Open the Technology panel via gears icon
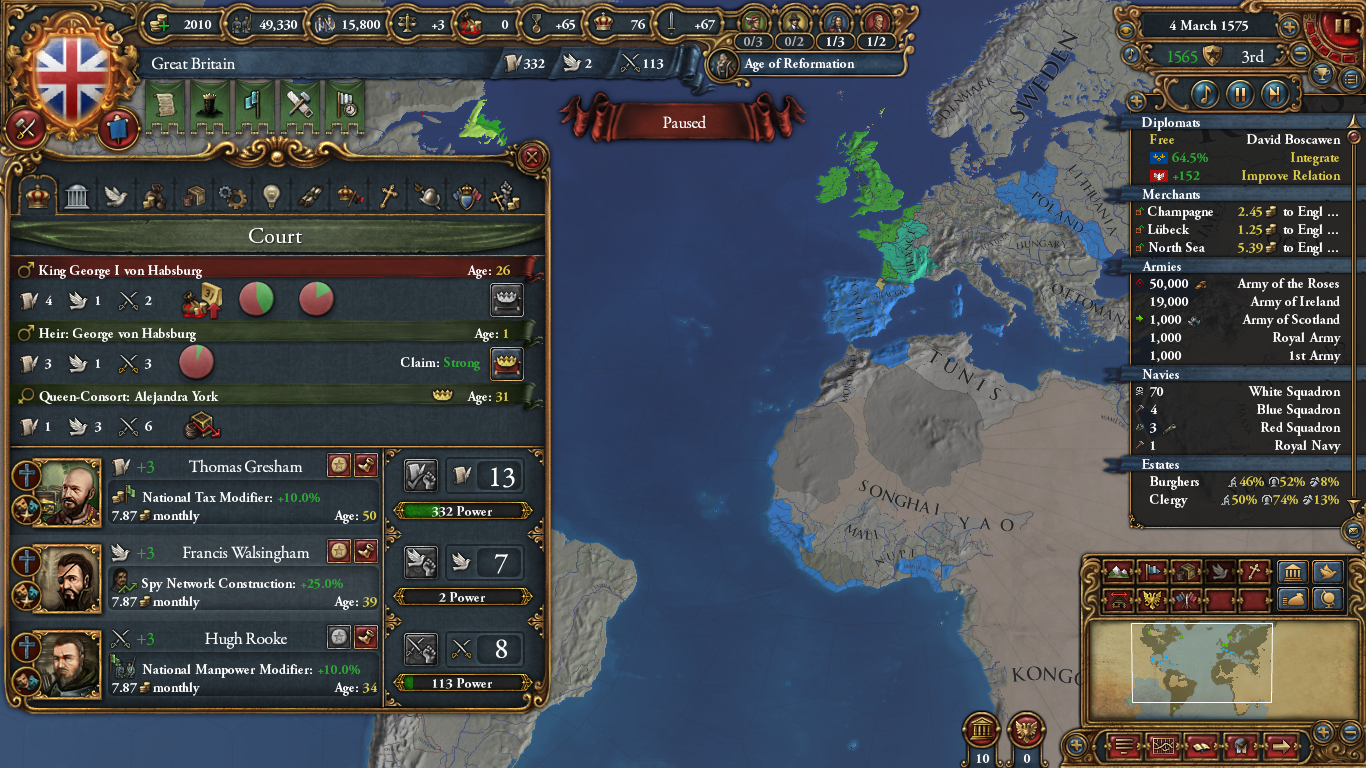Viewport: 1366px width, 768px height. click(x=233, y=196)
